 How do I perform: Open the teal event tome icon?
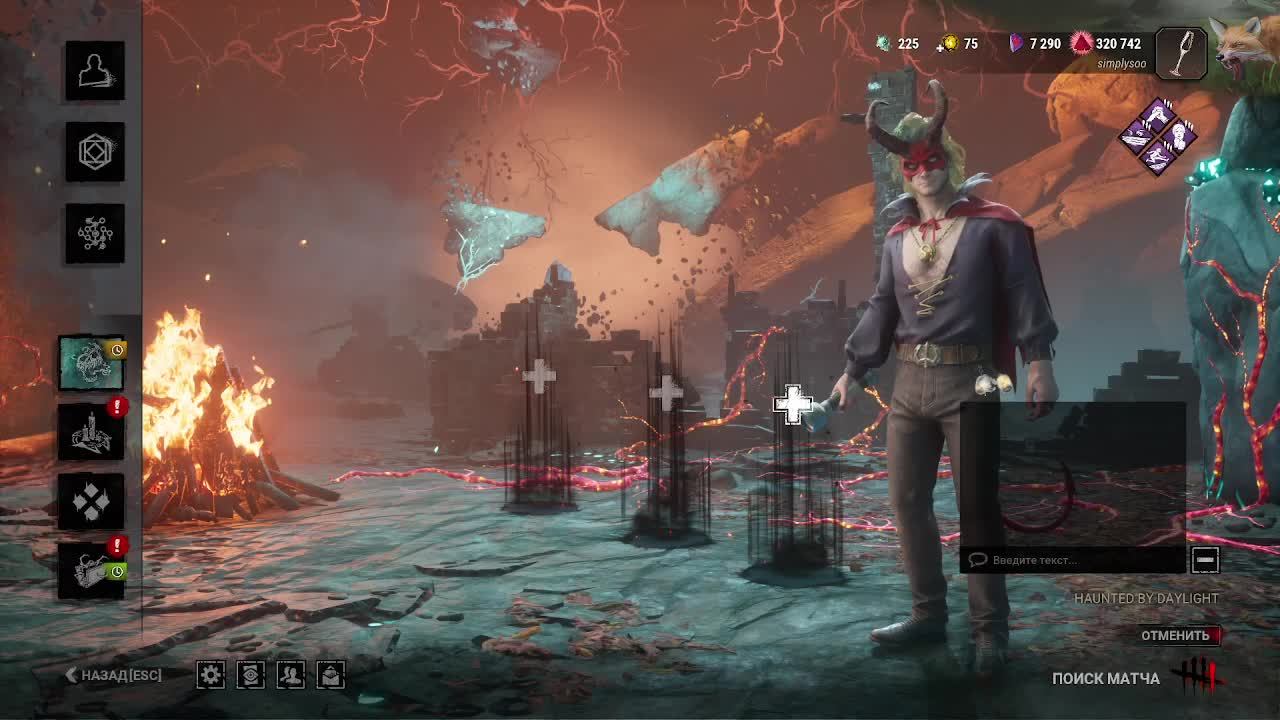91,363
